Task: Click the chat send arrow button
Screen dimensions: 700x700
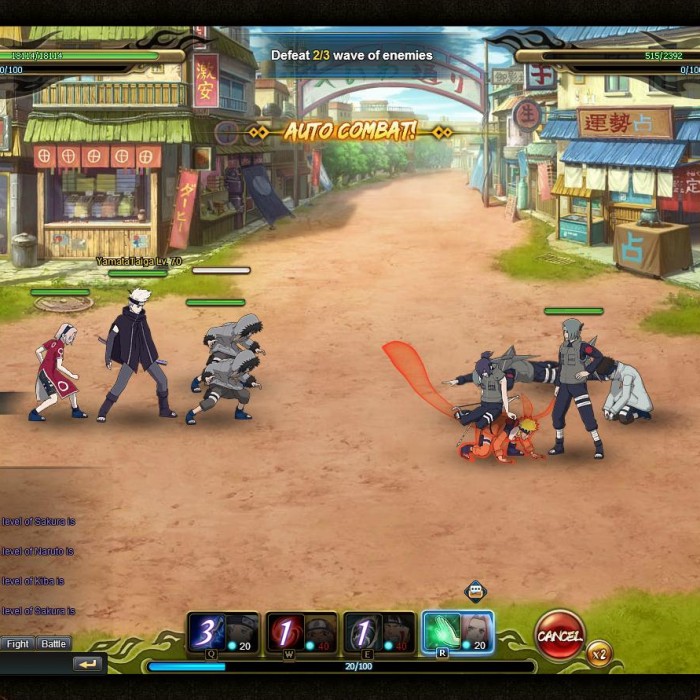Action: point(88,664)
